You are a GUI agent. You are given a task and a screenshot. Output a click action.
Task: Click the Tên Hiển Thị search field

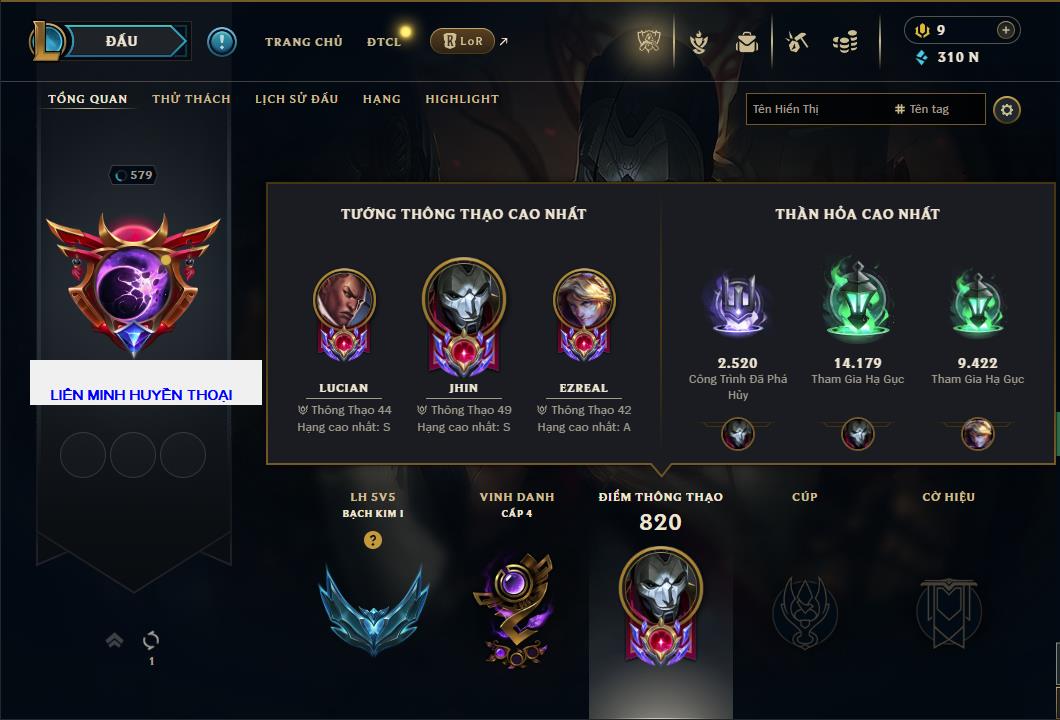click(x=815, y=109)
